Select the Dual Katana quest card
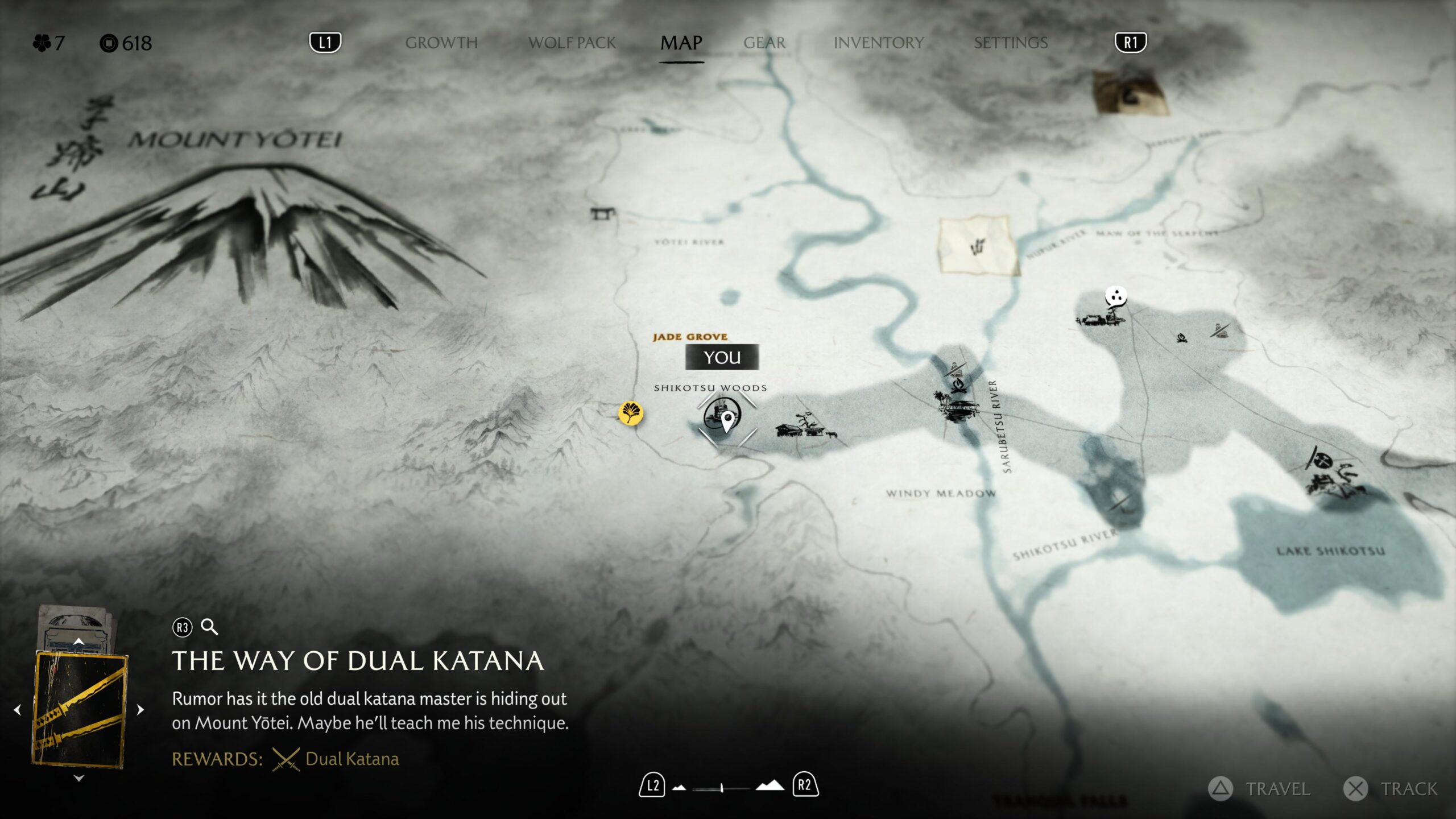The image size is (1456, 819). pos(80,710)
